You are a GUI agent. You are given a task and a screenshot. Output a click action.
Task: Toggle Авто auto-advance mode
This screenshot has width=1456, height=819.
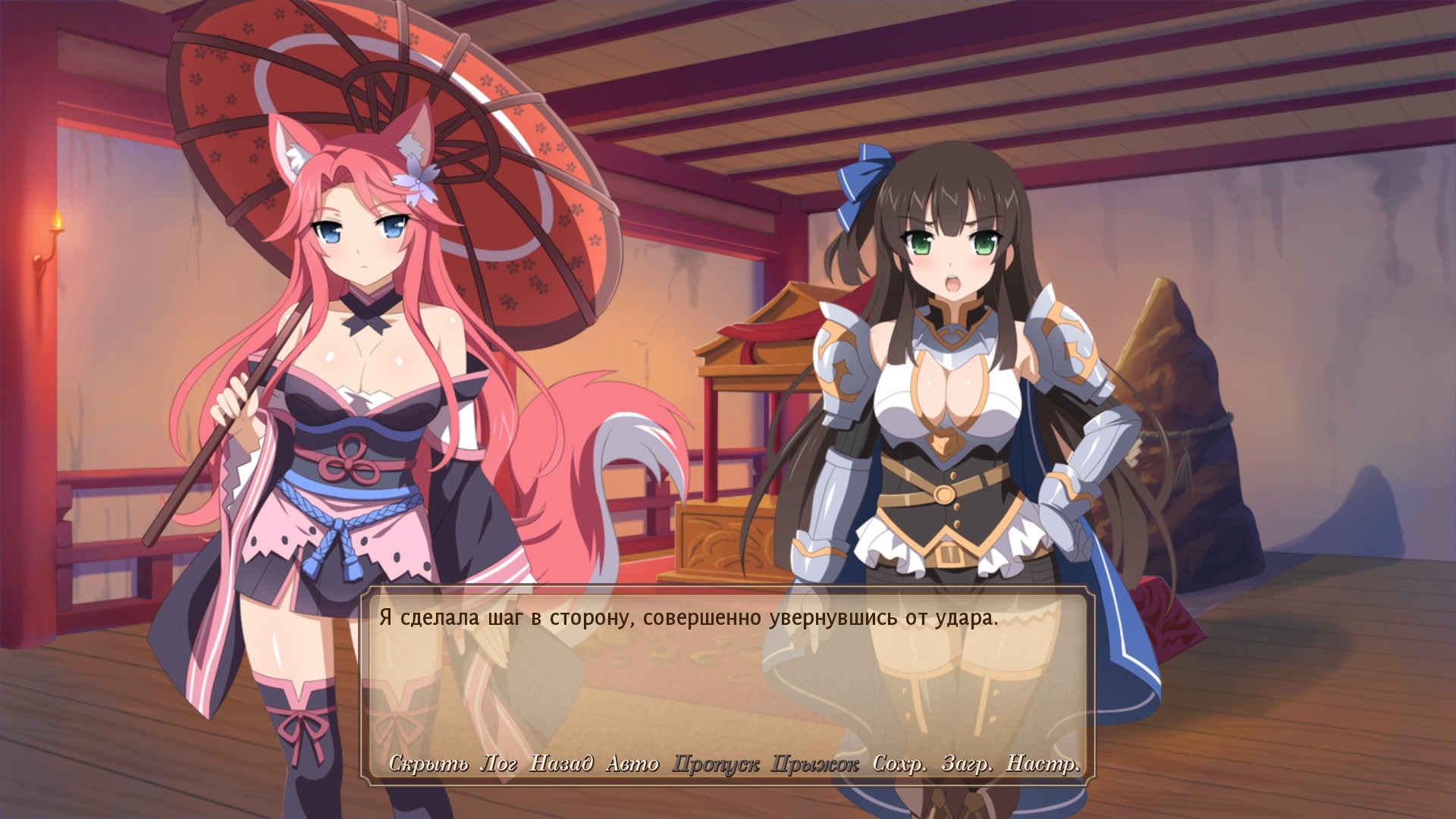click(x=632, y=764)
